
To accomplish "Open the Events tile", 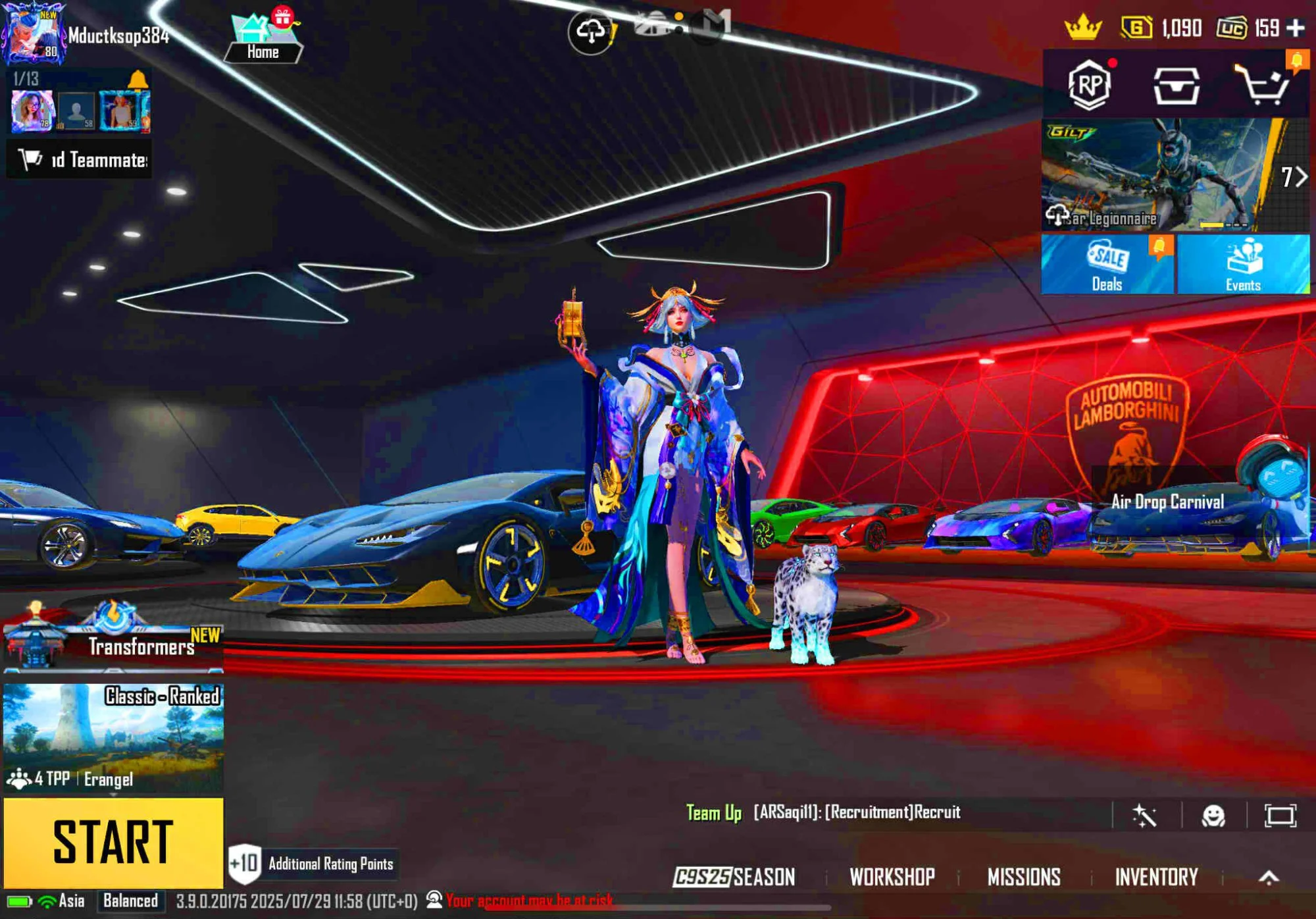I will [1243, 265].
